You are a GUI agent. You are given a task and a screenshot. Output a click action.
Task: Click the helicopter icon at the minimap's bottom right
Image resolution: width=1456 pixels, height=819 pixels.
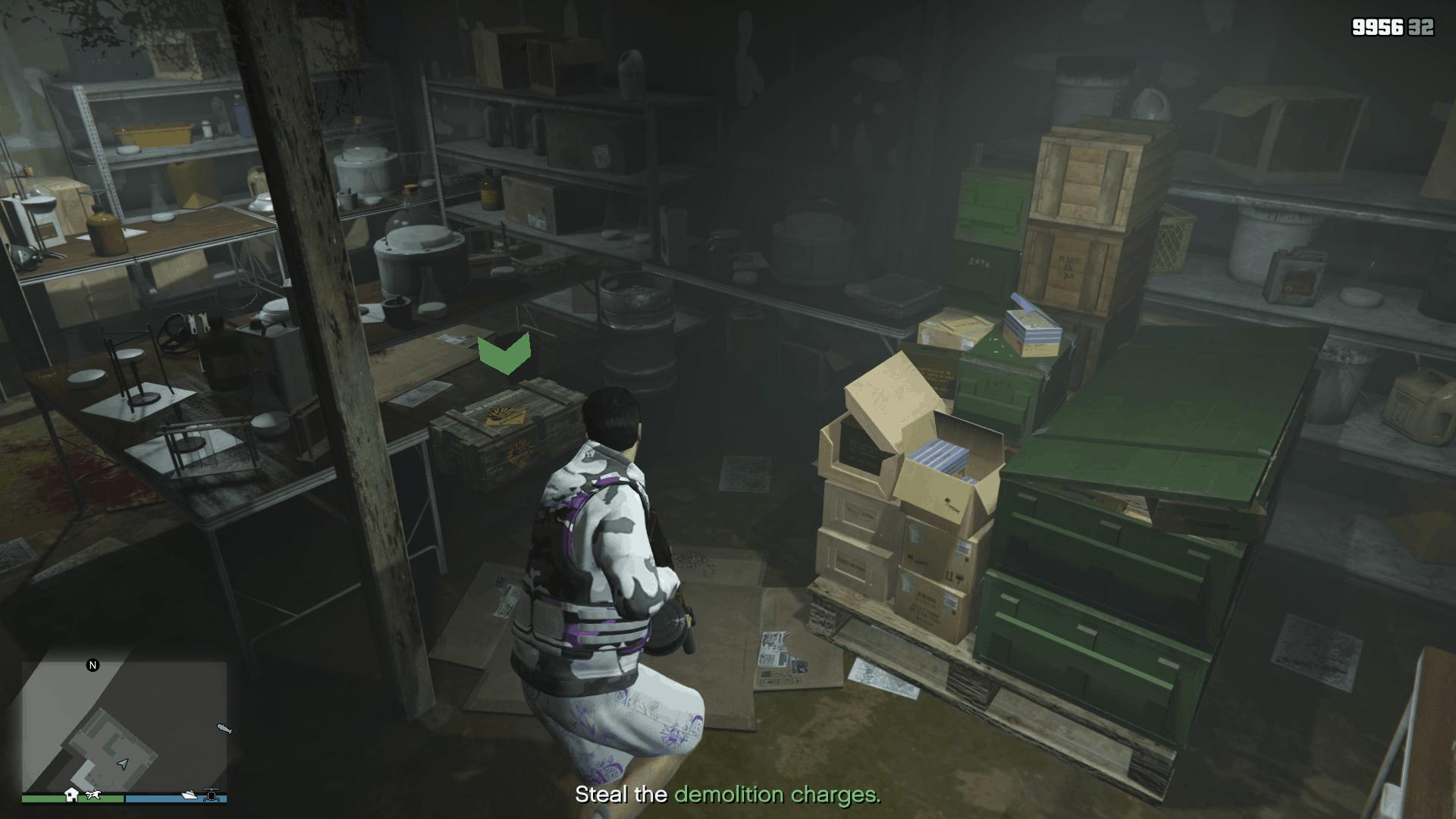[212, 795]
